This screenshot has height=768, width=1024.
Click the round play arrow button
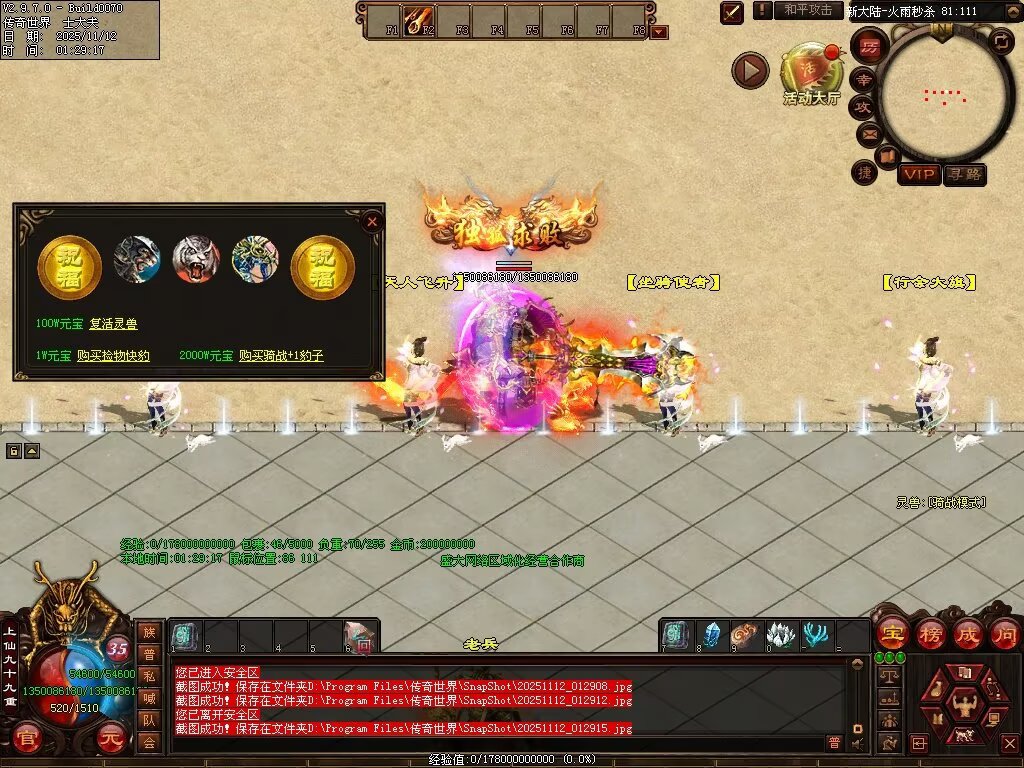(x=750, y=70)
